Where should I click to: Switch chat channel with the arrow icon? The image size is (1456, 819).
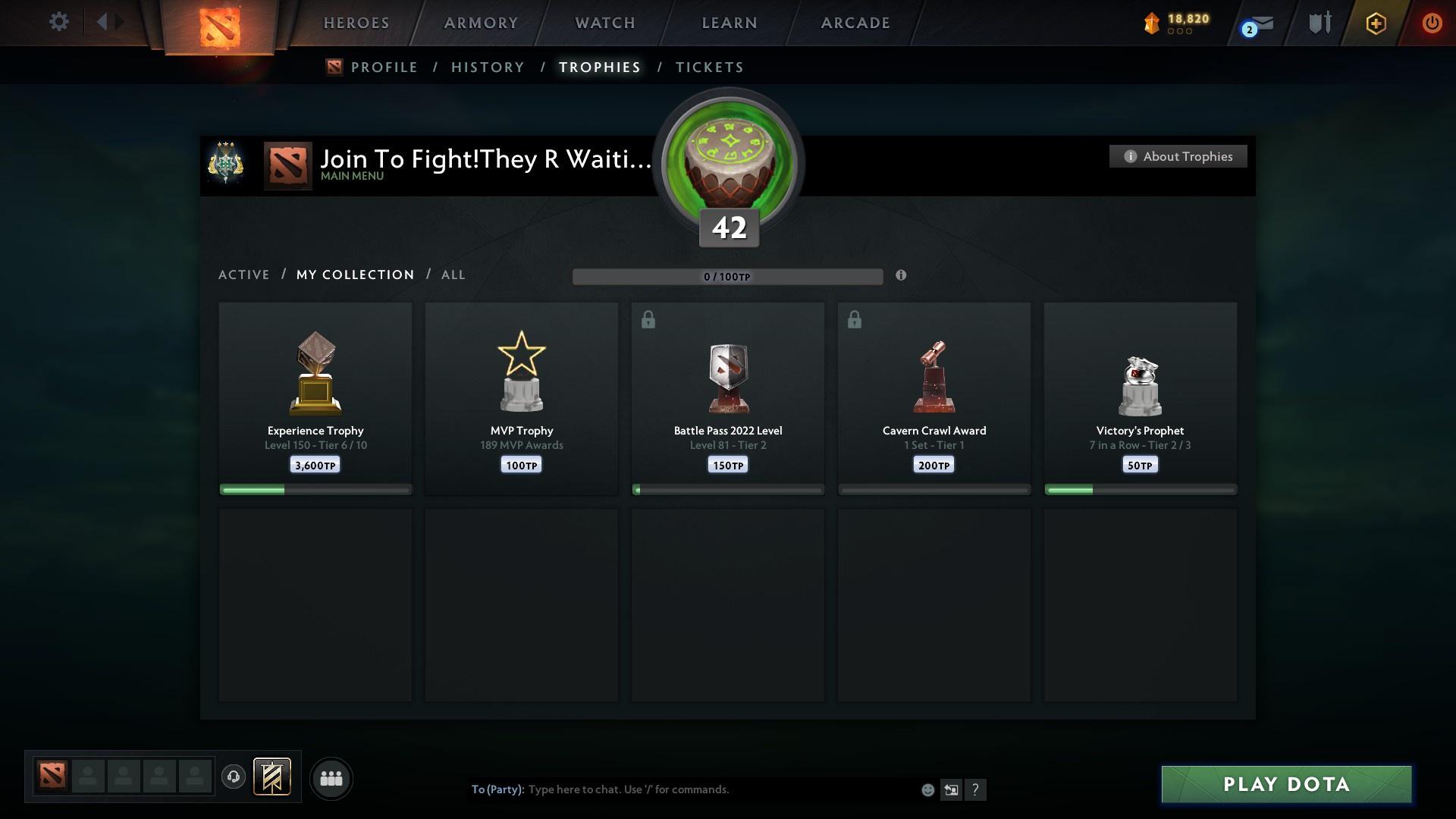[951, 789]
